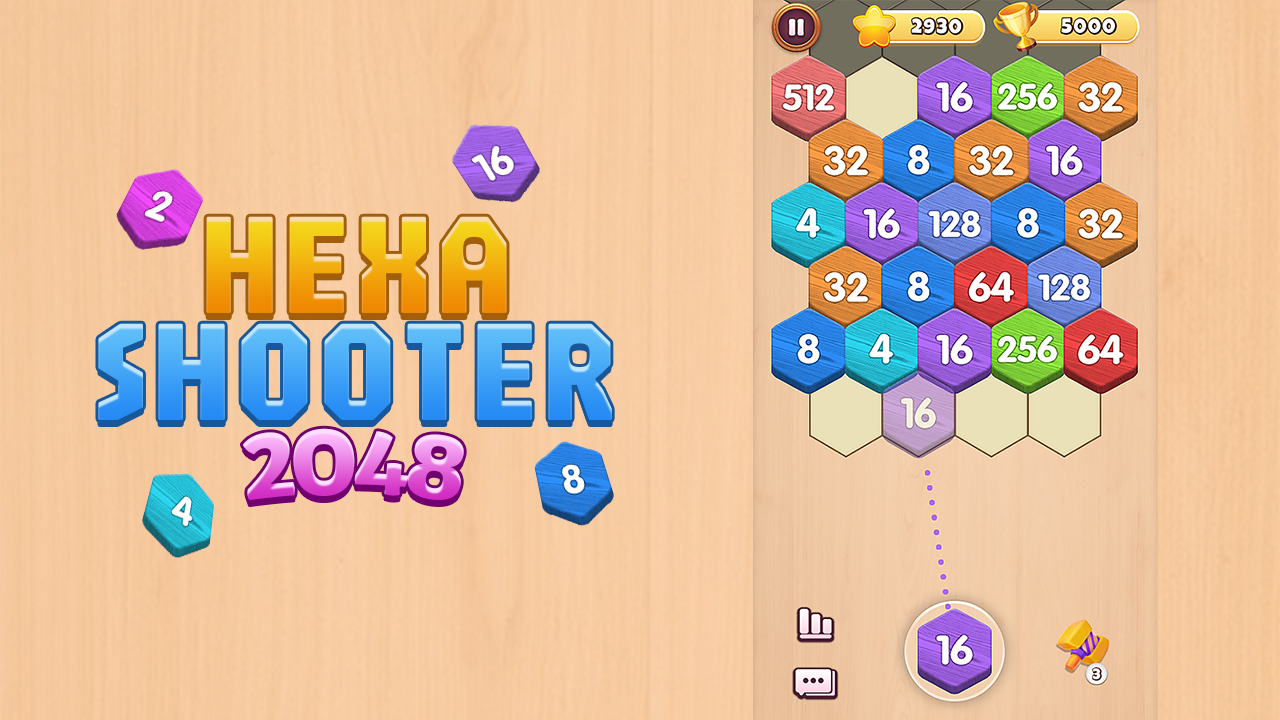The height and width of the screenshot is (720, 1280).
Task: Click the red 64 hexagon tile
Action: tap(988, 288)
